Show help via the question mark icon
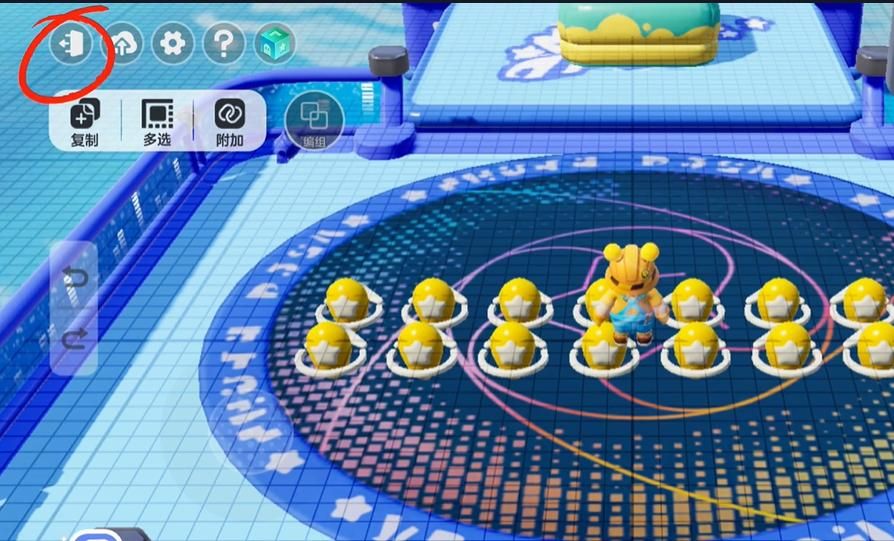This screenshot has height=541, width=894. coord(224,43)
